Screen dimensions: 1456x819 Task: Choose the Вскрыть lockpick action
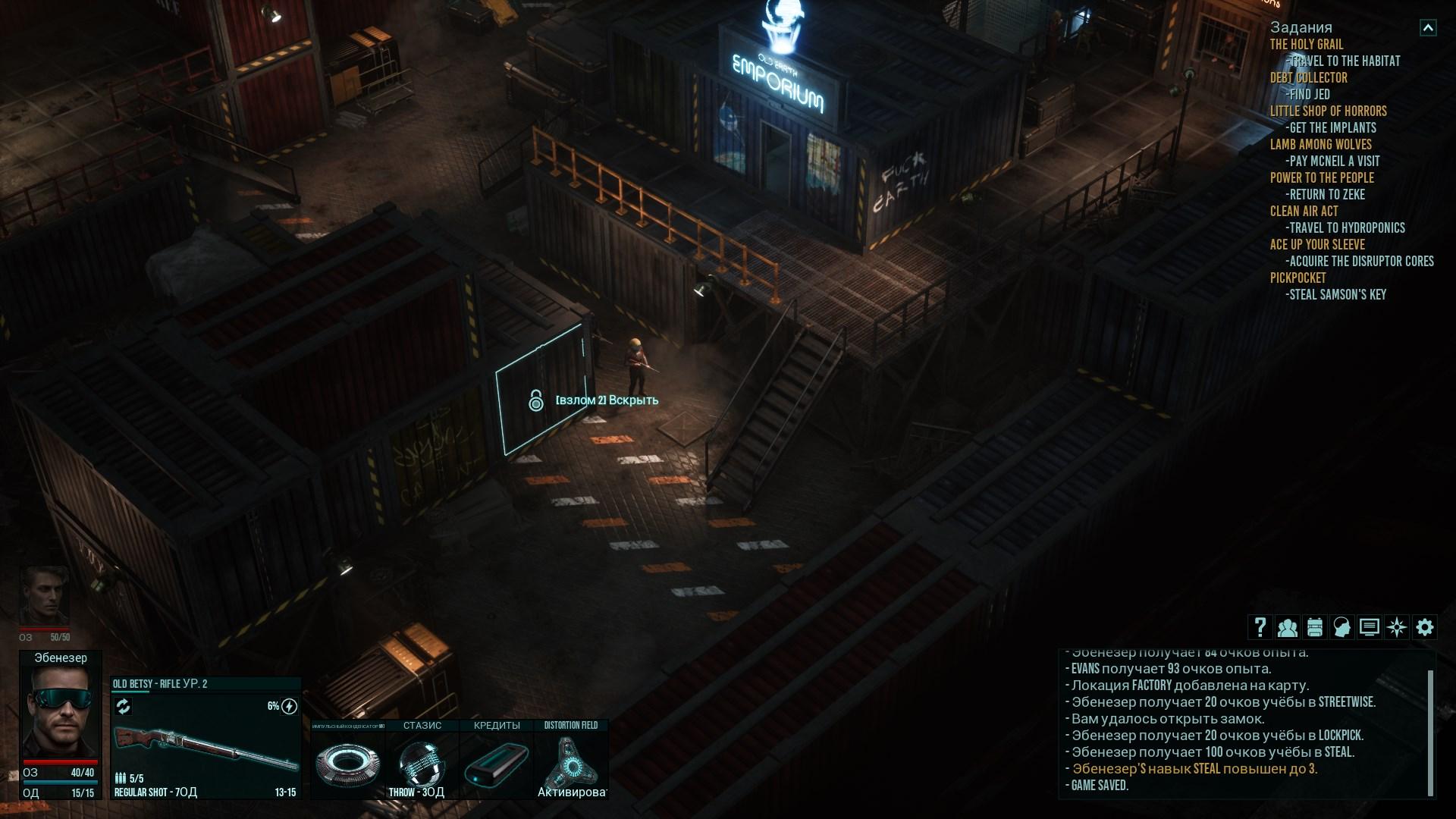607,400
